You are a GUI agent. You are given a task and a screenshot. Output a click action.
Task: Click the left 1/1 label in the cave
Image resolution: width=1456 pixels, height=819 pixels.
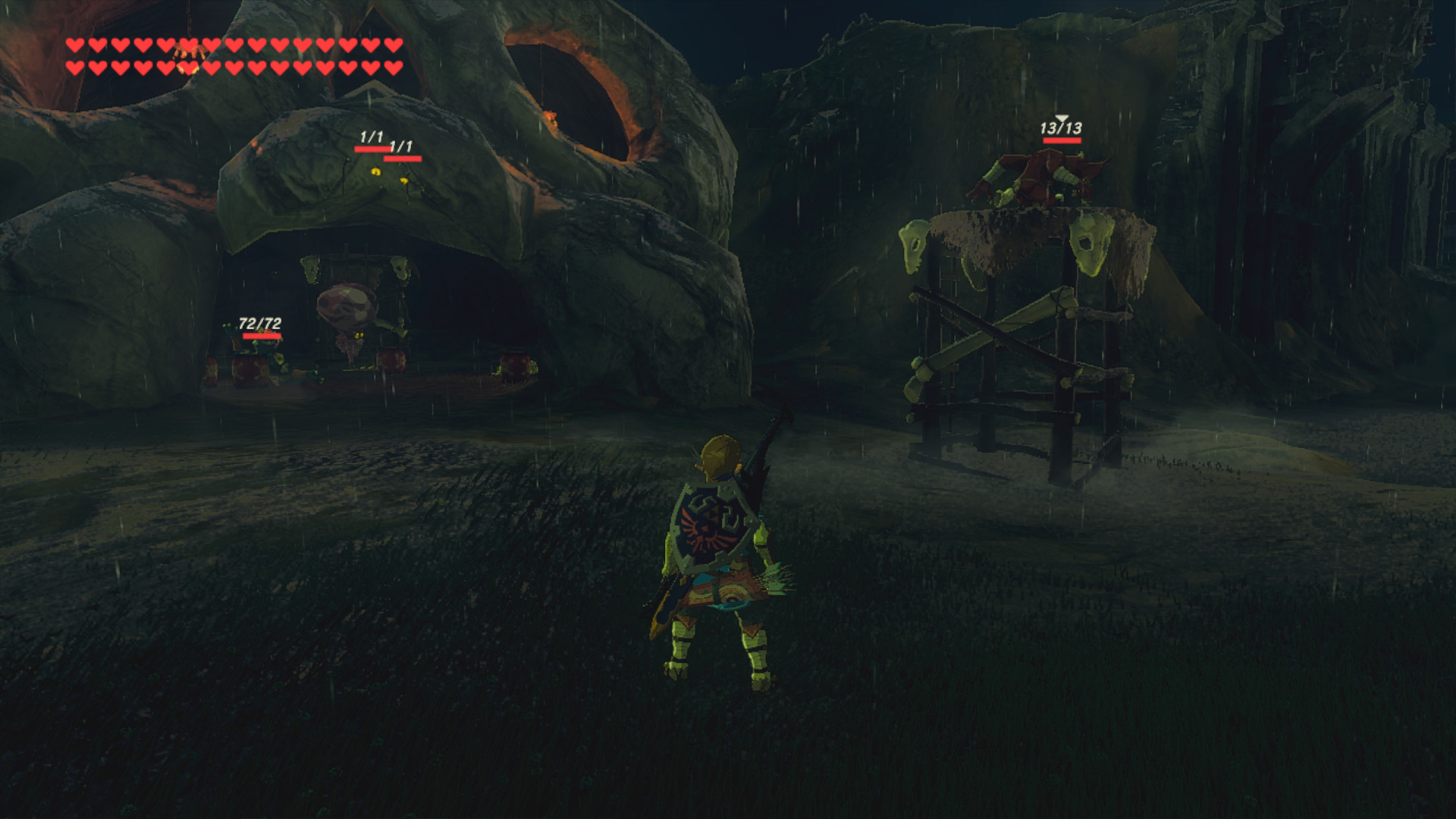coord(371,138)
